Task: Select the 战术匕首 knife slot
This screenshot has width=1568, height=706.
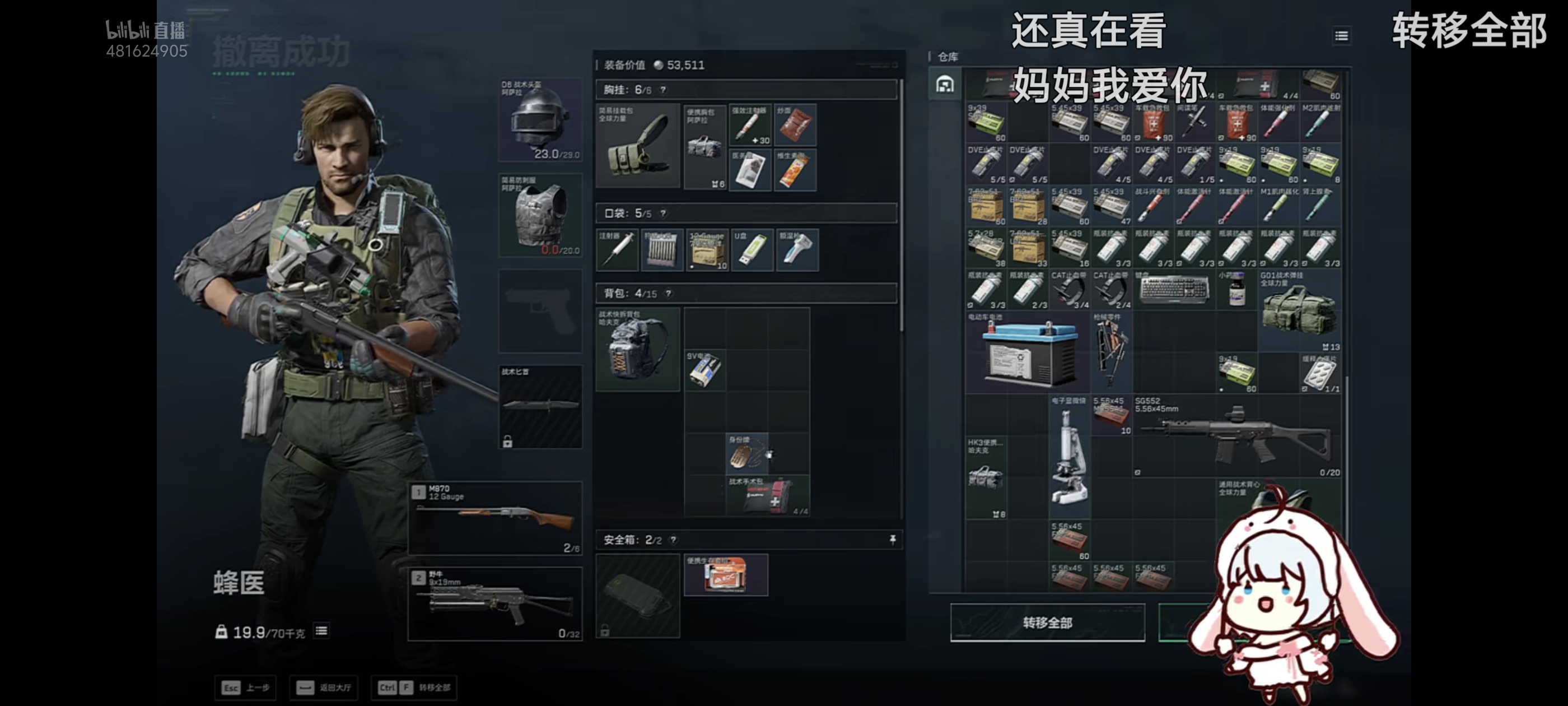Action: pos(540,406)
